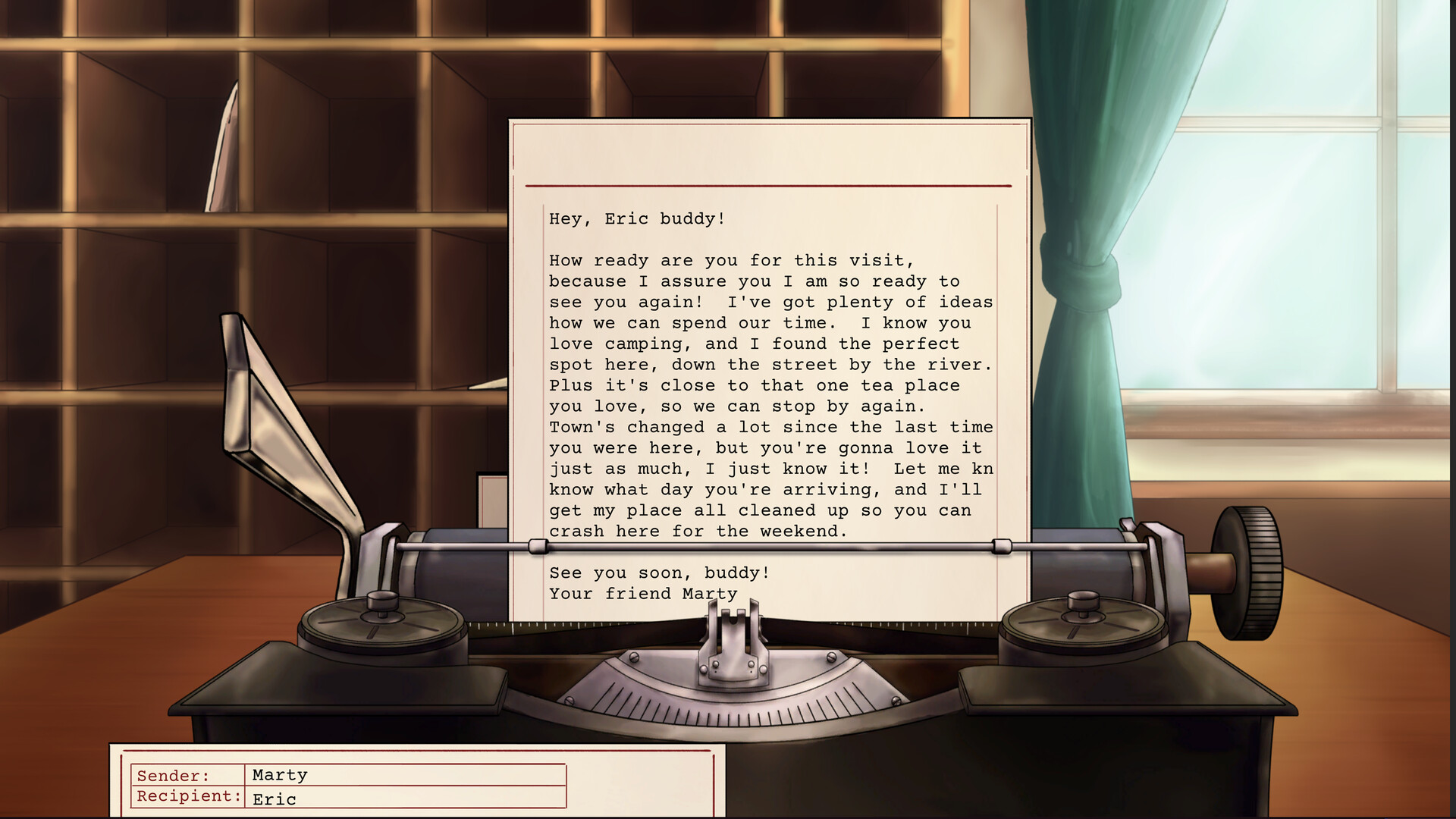Image resolution: width=1456 pixels, height=819 pixels.
Task: Click the Recipient label
Action: click(187, 796)
